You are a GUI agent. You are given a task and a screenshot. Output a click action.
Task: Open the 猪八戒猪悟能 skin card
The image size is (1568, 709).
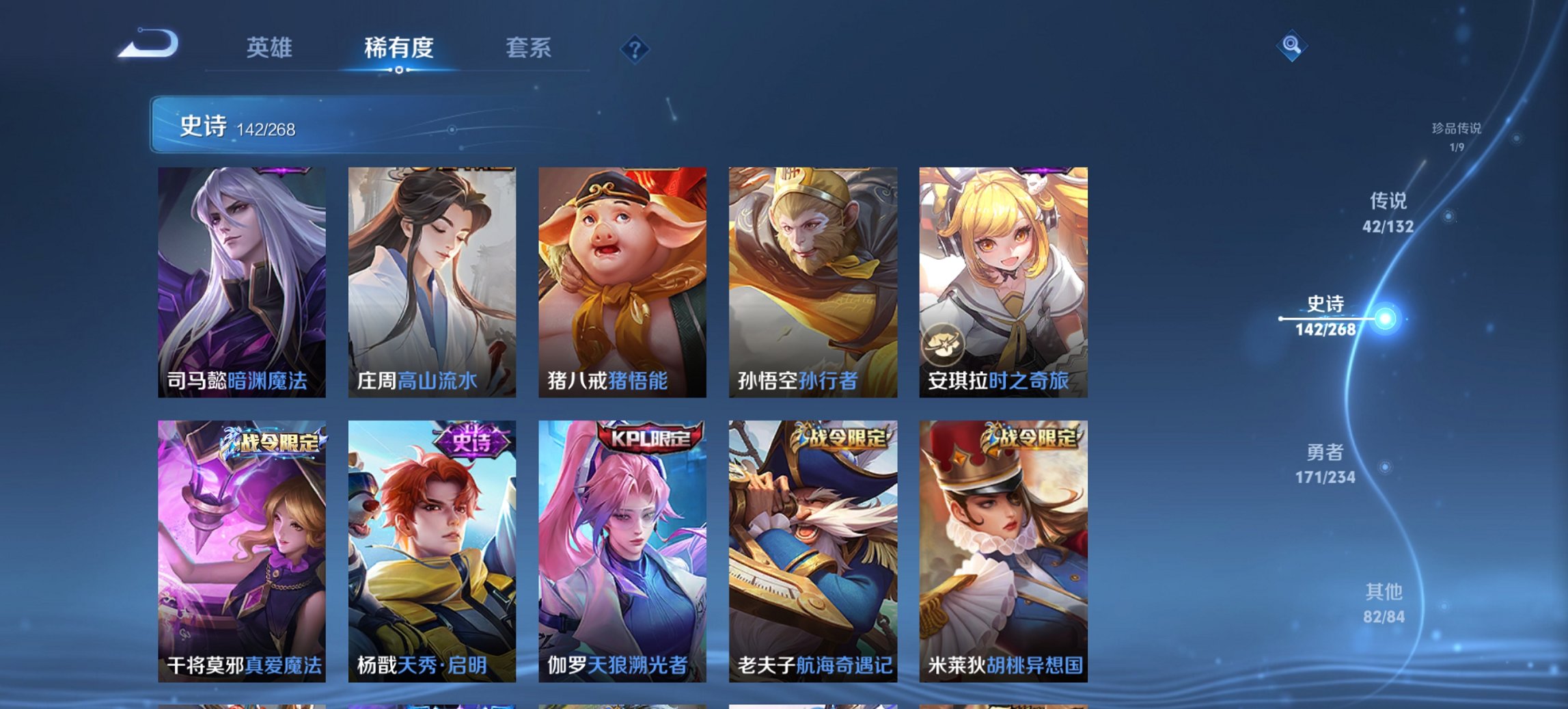[623, 280]
